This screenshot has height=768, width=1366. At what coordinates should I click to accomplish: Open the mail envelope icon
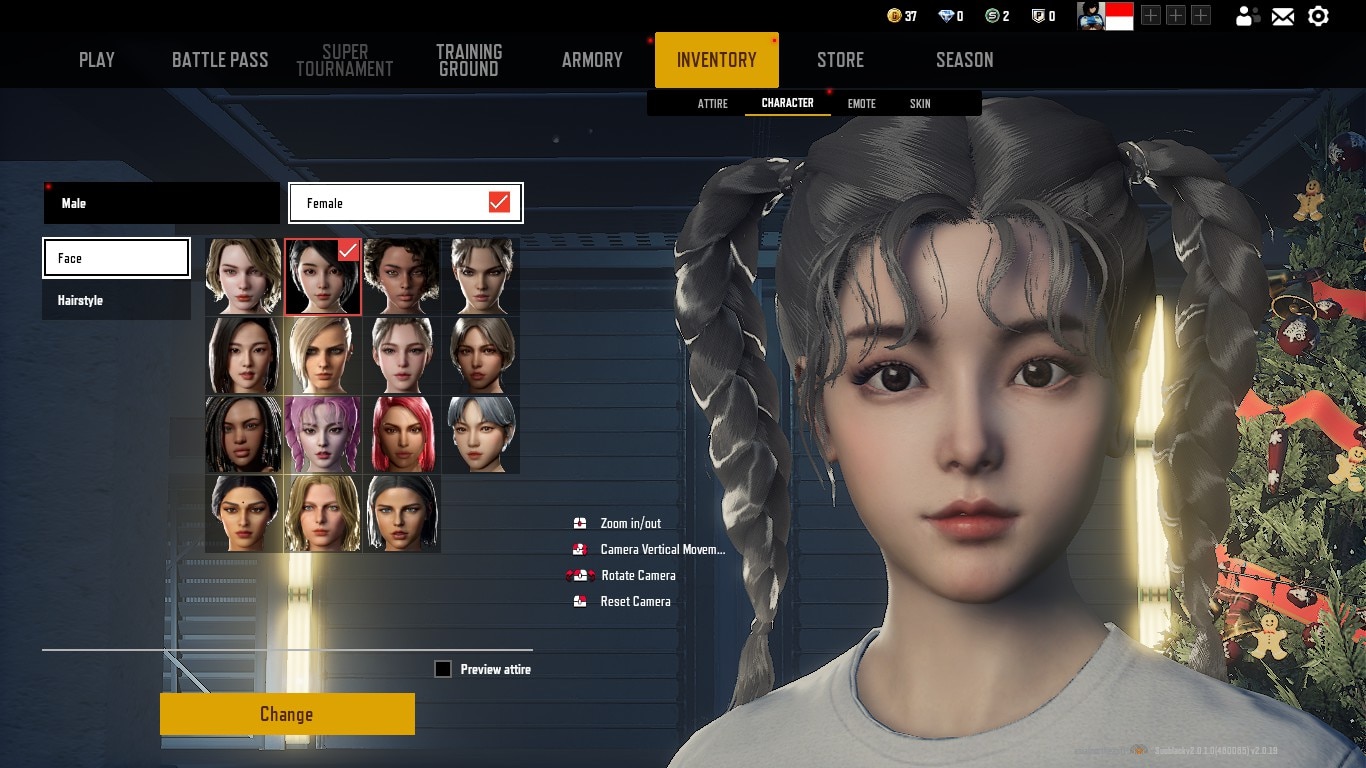pos(1283,16)
